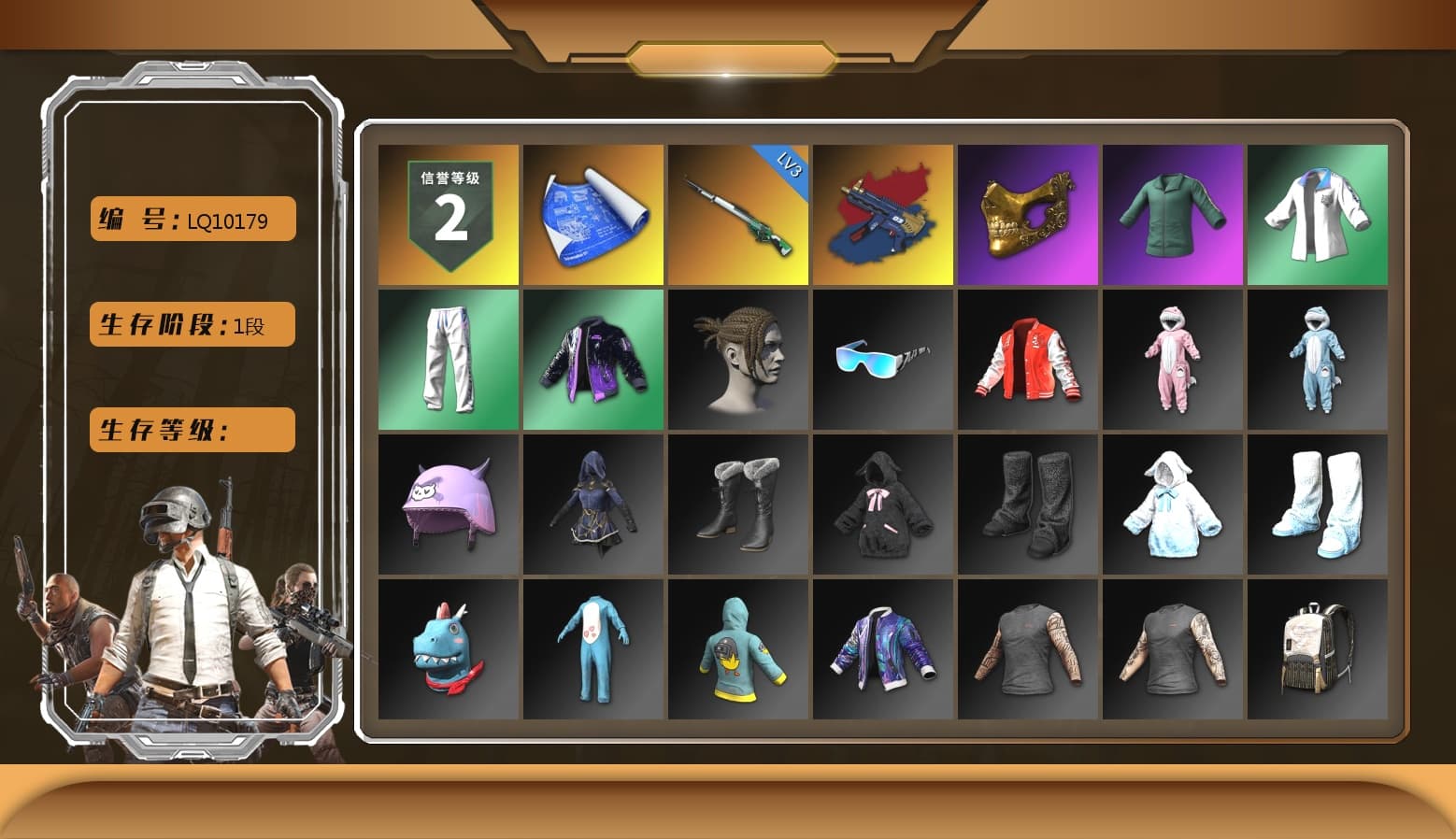Screen dimensions: 1456x839
Task: Click the 编号 LQ10179 label
Action: (x=191, y=219)
